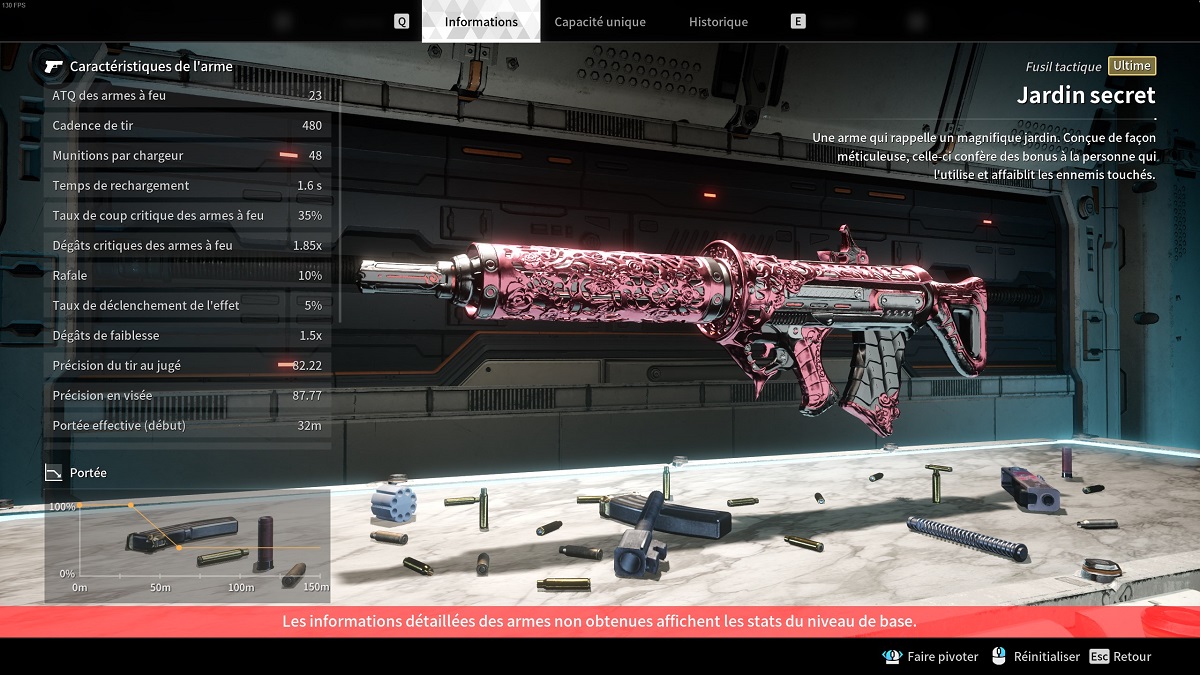Viewport: 1200px width, 675px height.
Task: Select the Cadence de tir stat row
Action: click(187, 125)
